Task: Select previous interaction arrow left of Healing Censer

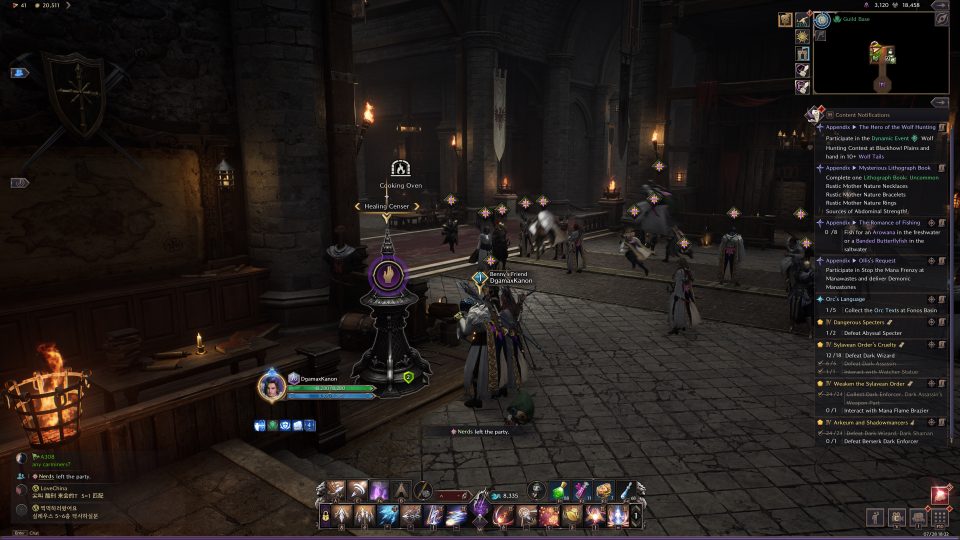Action: coord(357,206)
